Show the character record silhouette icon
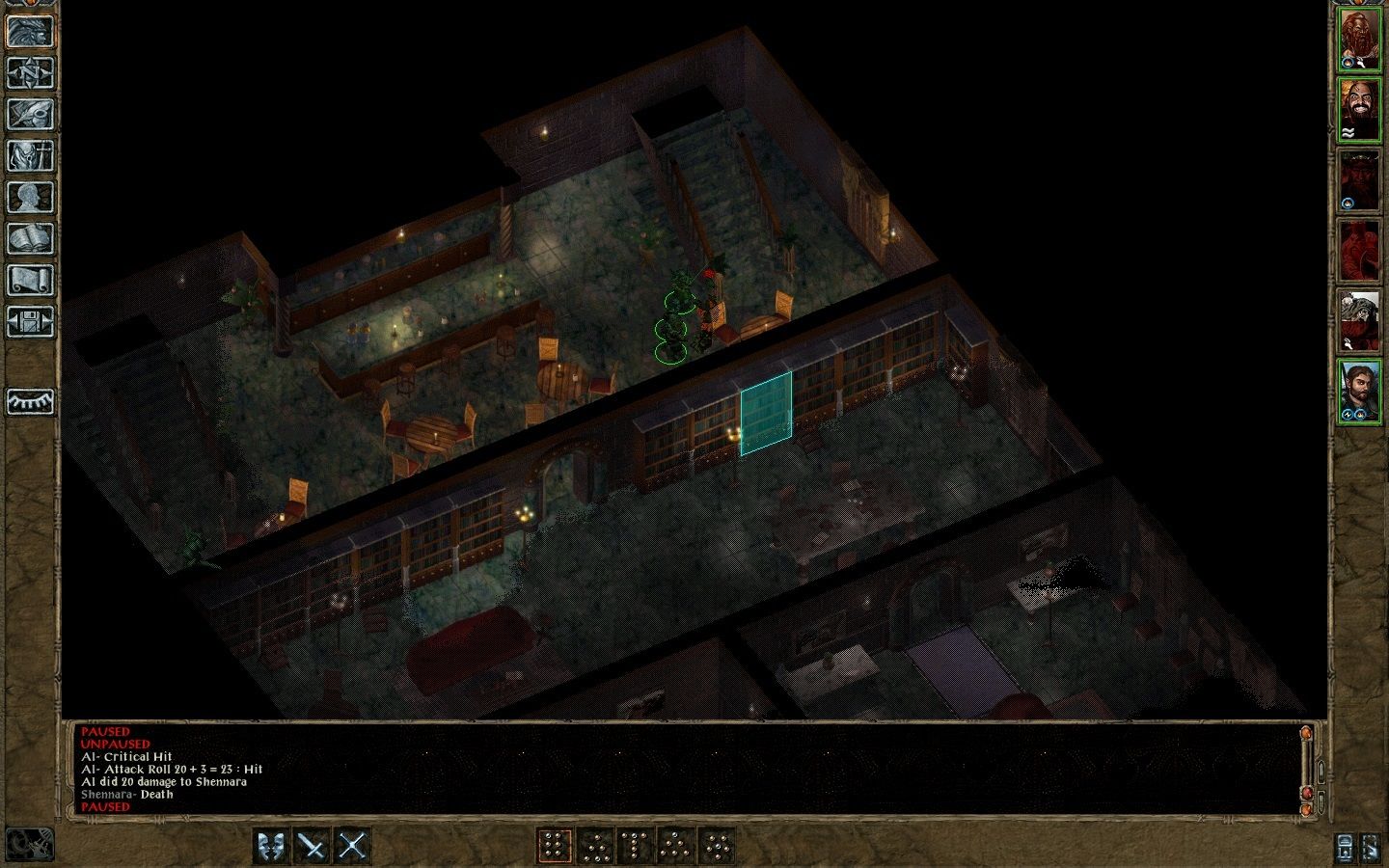 pos(30,197)
